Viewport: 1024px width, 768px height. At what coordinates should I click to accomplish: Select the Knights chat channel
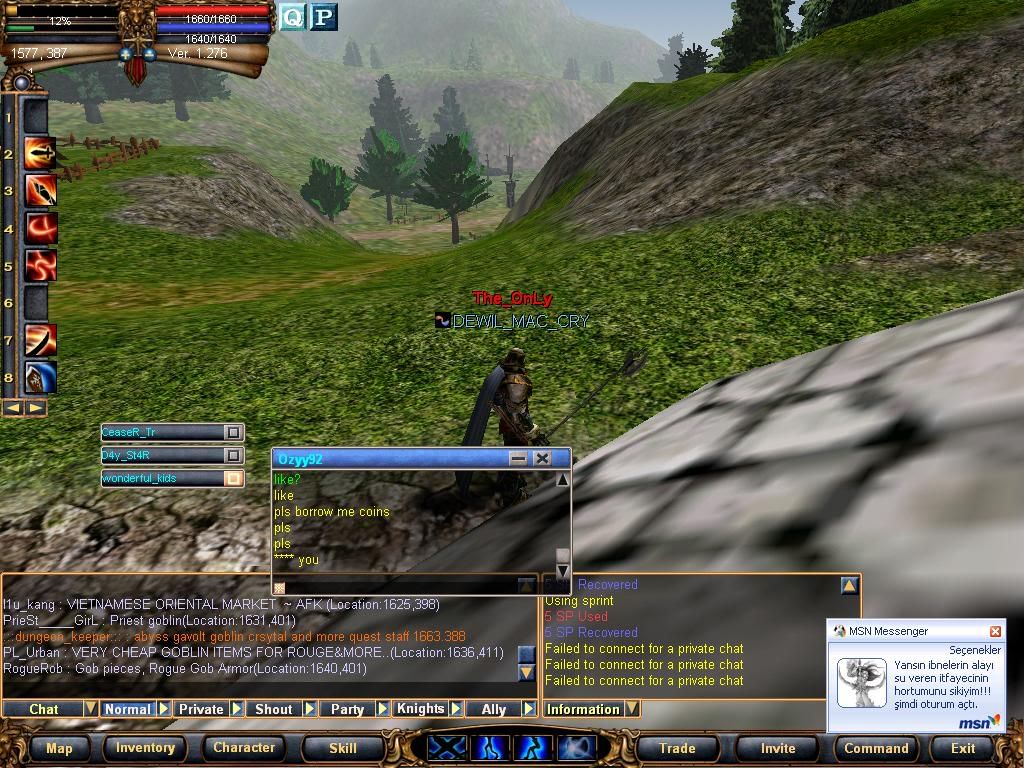pos(420,709)
